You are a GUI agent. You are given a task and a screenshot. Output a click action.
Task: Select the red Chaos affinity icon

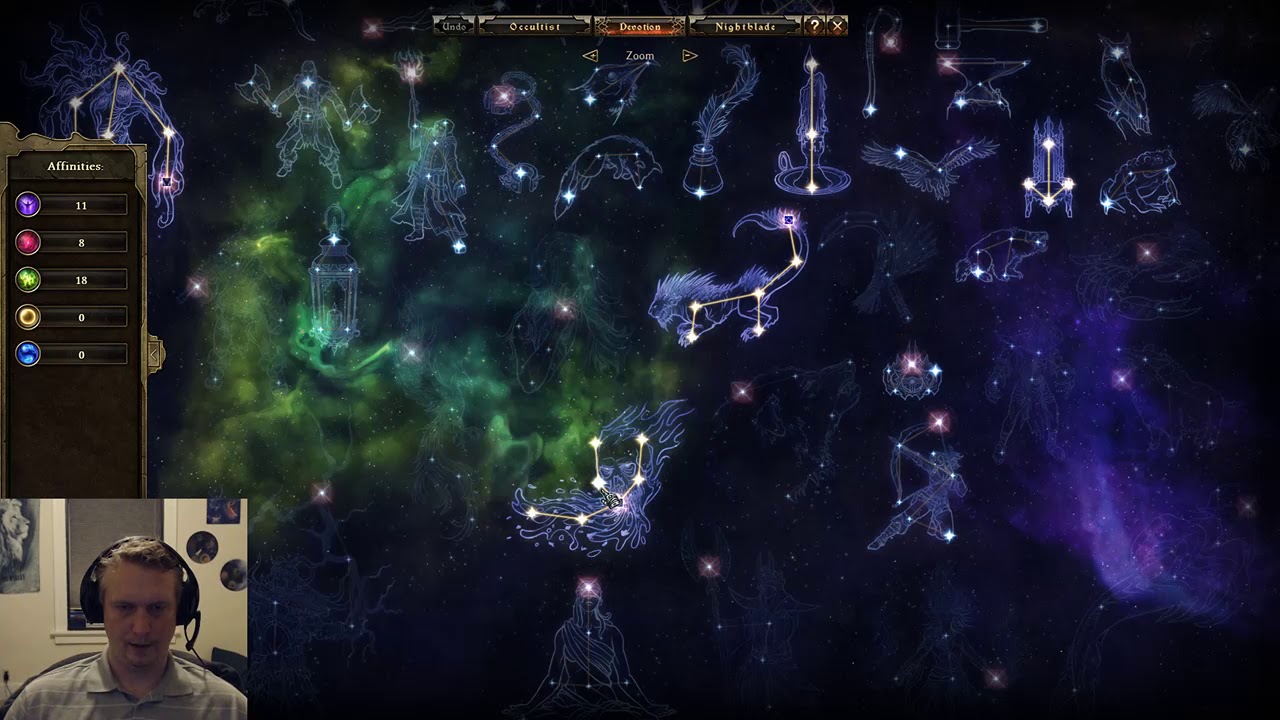point(28,242)
